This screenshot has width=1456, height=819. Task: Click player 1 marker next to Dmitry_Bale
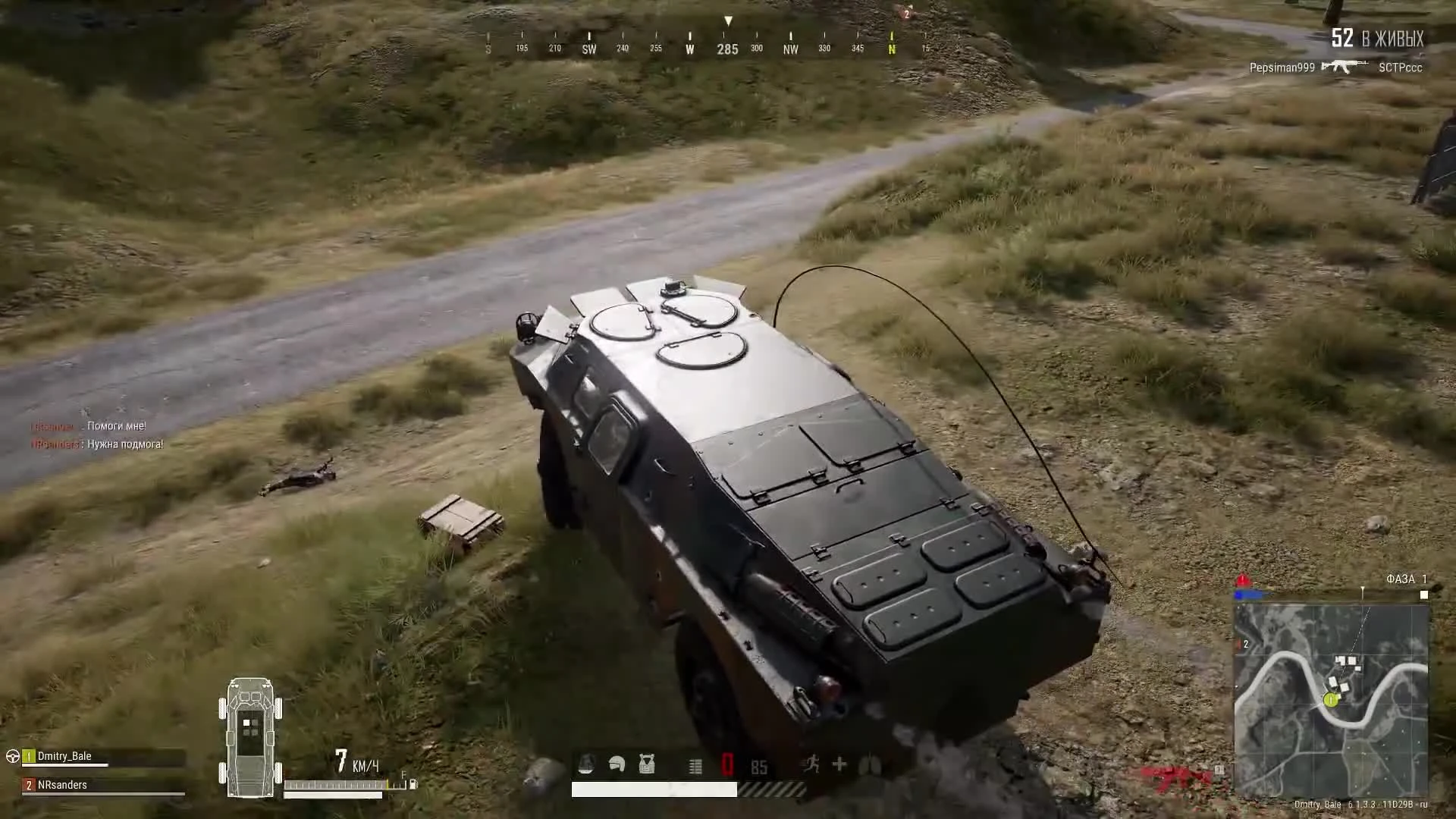point(28,756)
